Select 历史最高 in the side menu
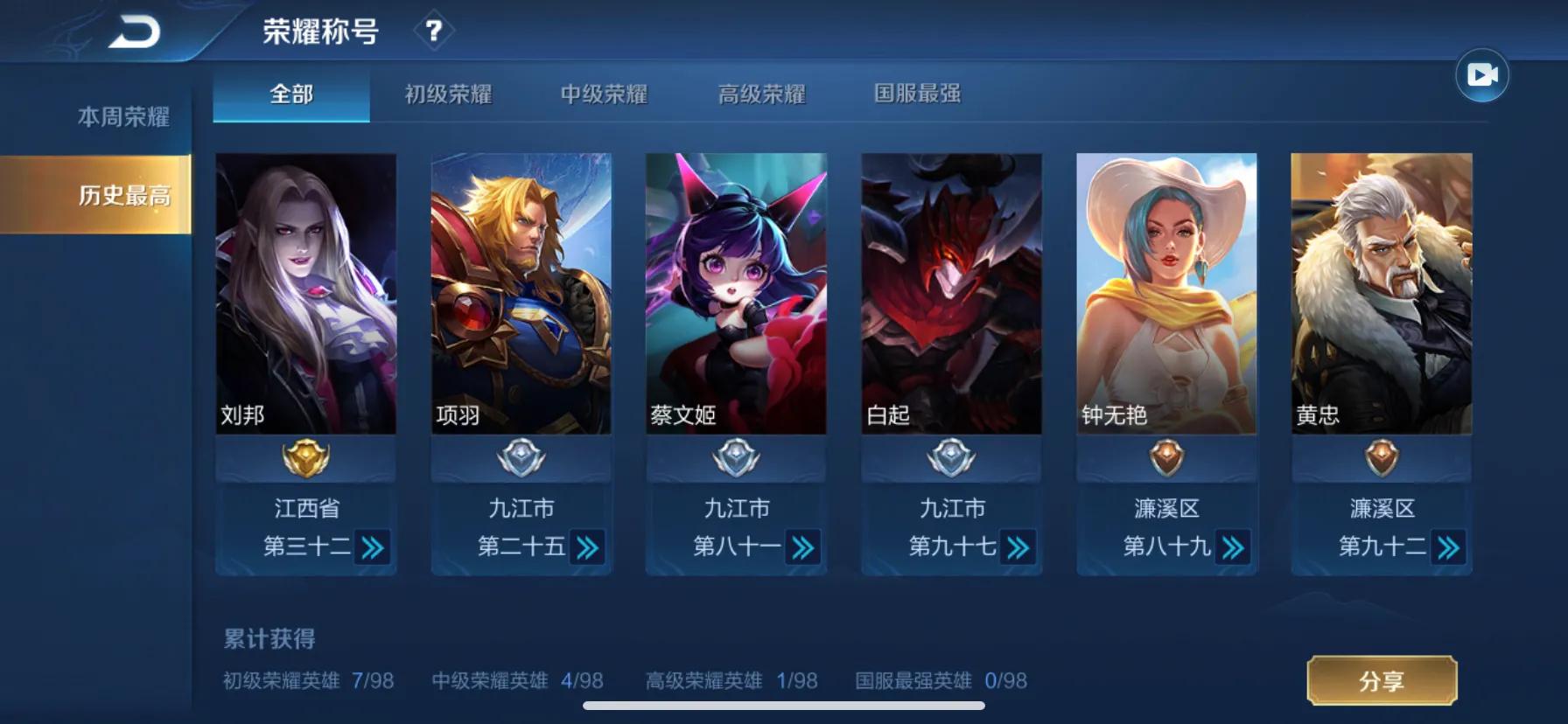This screenshot has width=1568, height=724. click(x=123, y=195)
